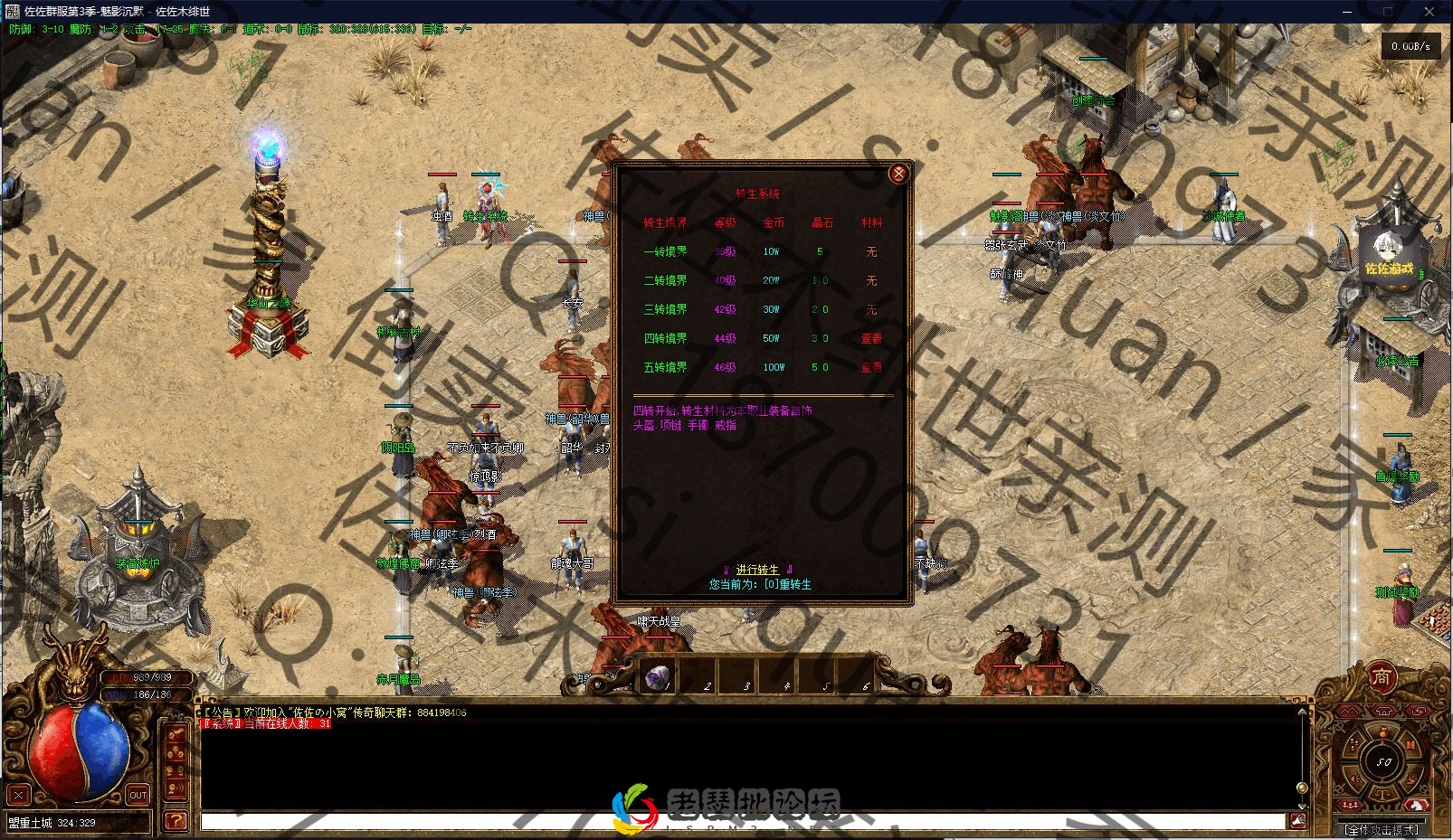The height and width of the screenshot is (840, 1453).
Task: Use the purple scroll in quickslot 1
Action: coord(658,675)
